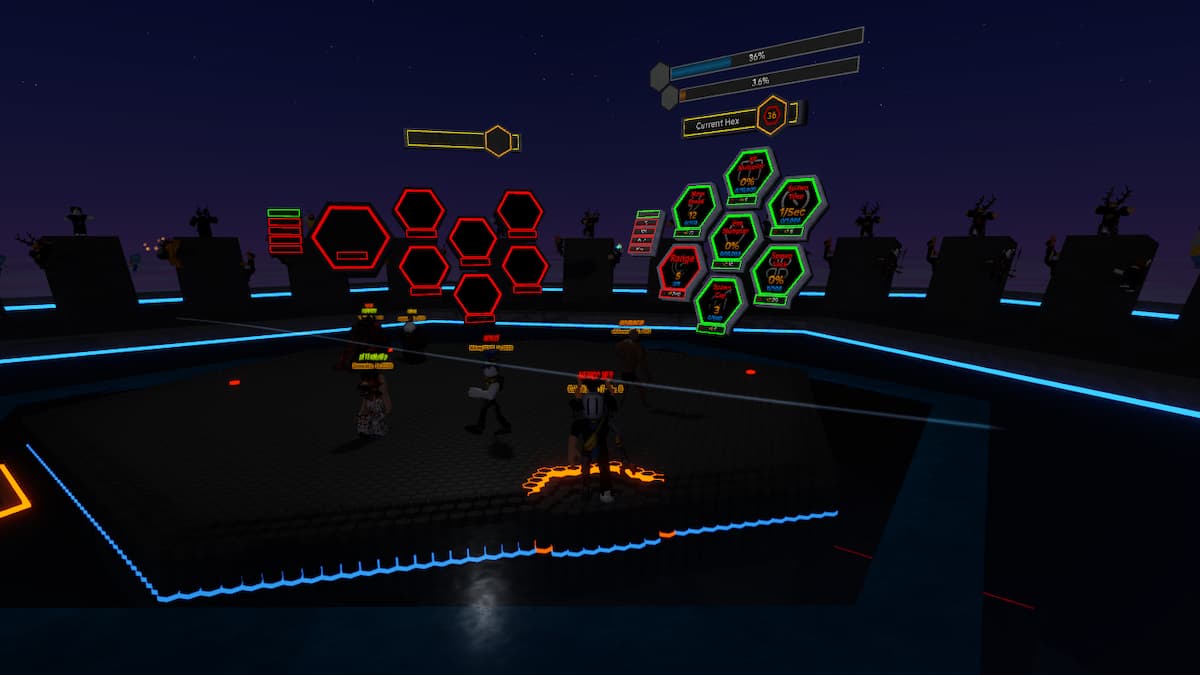Screen dimensions: 1200x675
Task: Select the Spawn Luck 0% upgrade hexagon
Action: pyautogui.click(x=779, y=273)
